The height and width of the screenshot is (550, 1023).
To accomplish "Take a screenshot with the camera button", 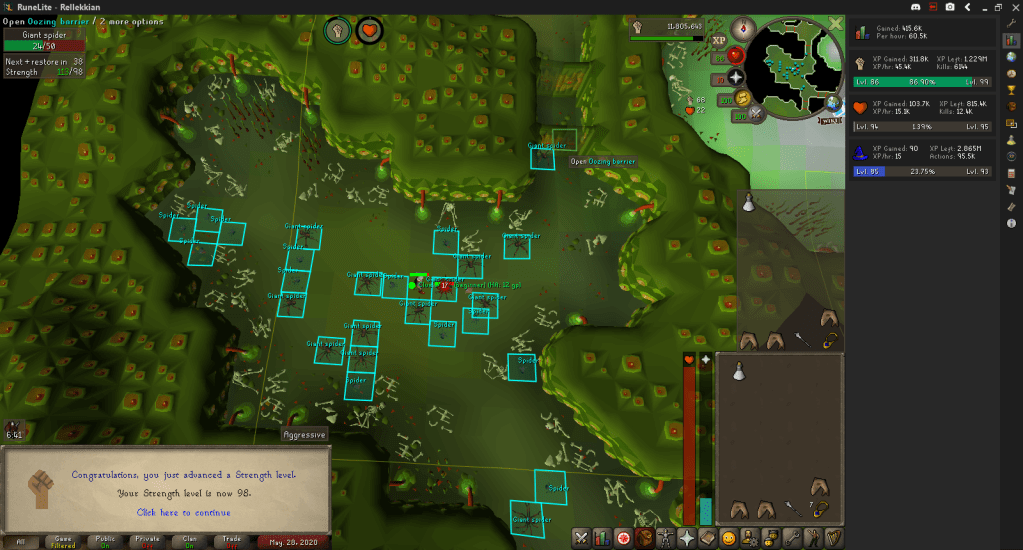I will (x=949, y=7).
